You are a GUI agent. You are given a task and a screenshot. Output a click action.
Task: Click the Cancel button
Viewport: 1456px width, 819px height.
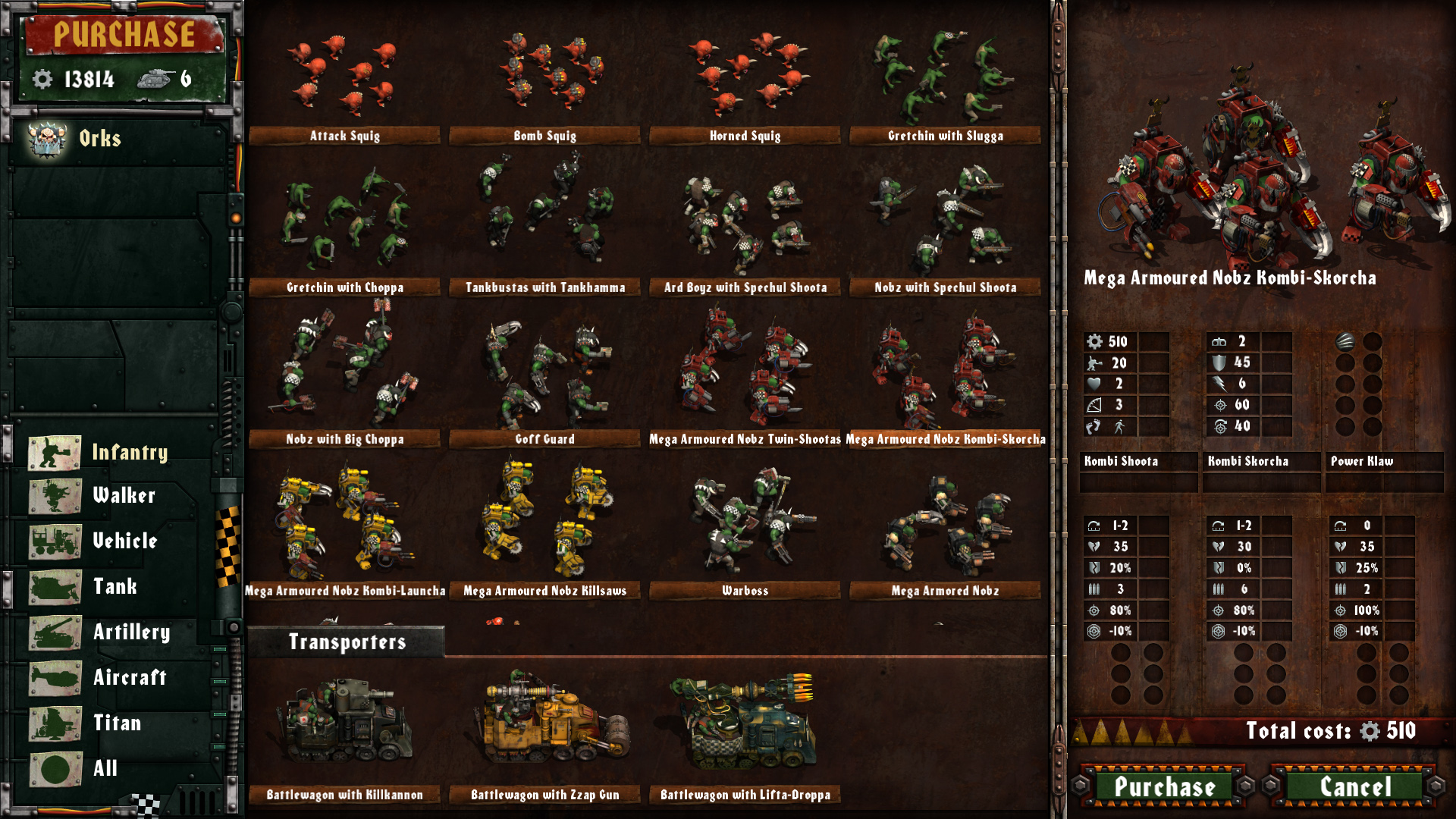point(1355,787)
